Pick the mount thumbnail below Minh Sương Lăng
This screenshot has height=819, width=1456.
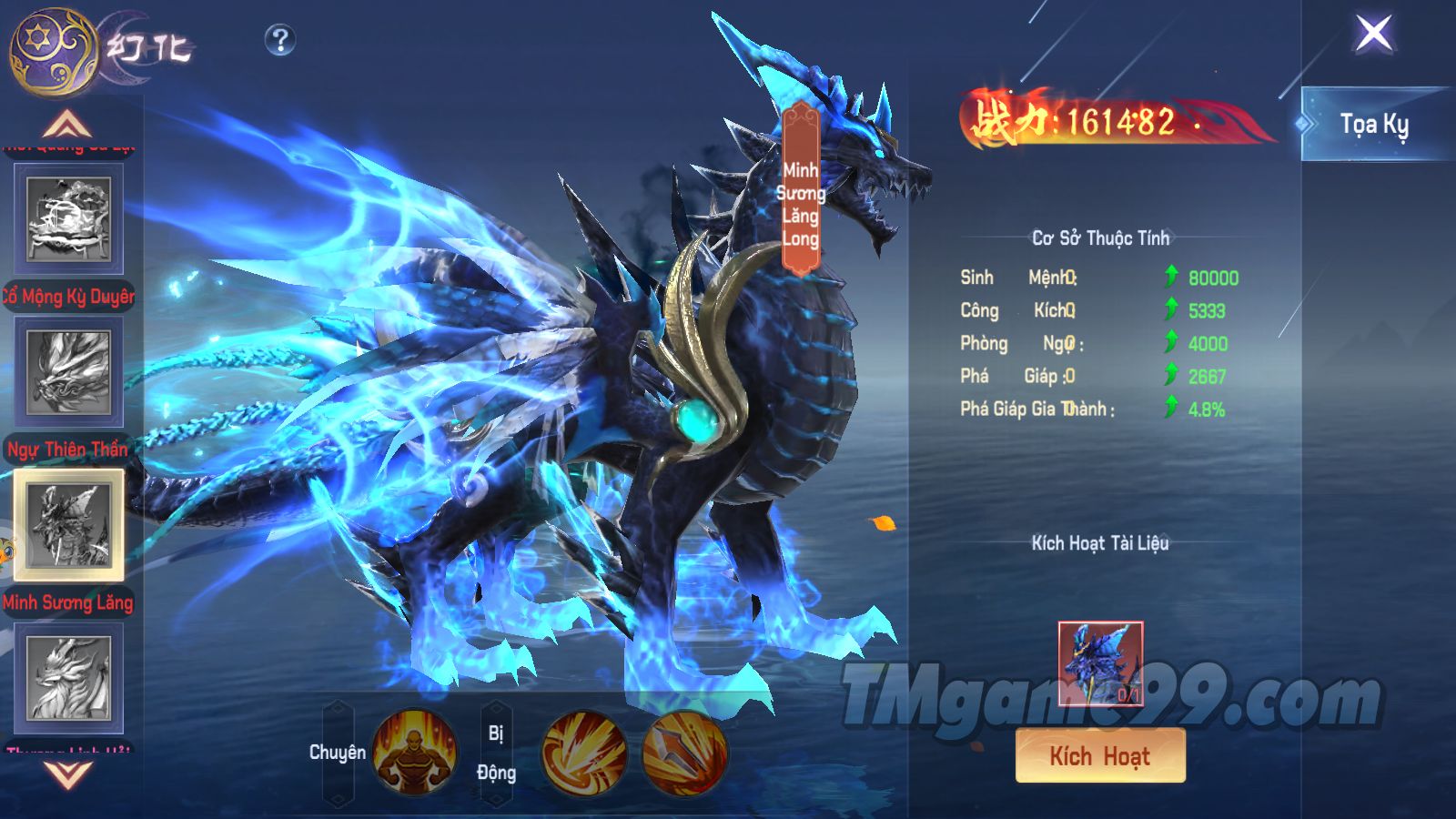point(69,679)
